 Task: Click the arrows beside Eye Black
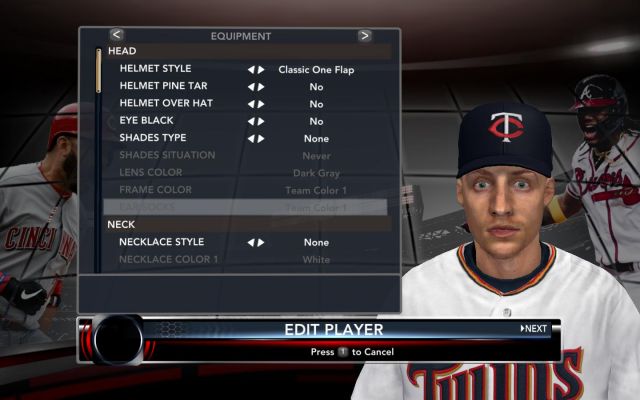[256, 121]
